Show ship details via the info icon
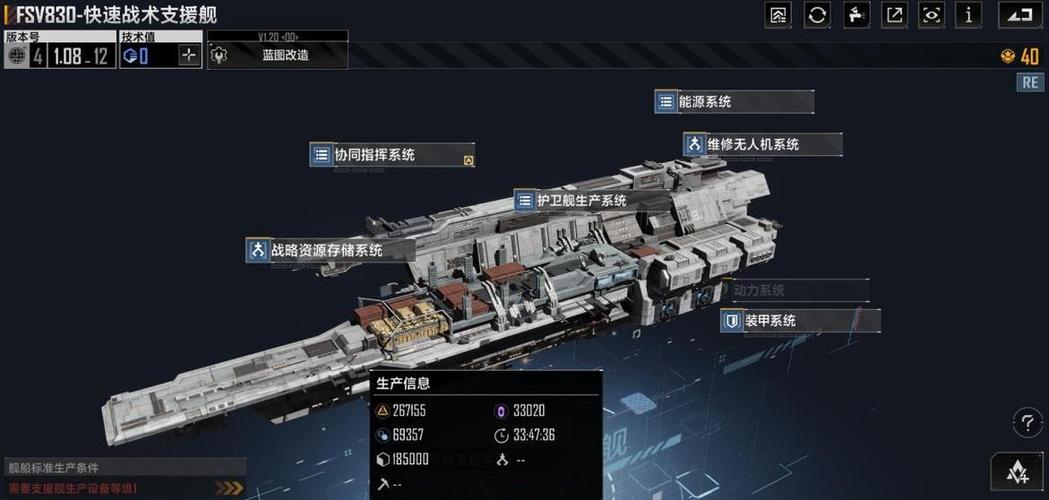The width and height of the screenshot is (1049, 500). click(967, 14)
